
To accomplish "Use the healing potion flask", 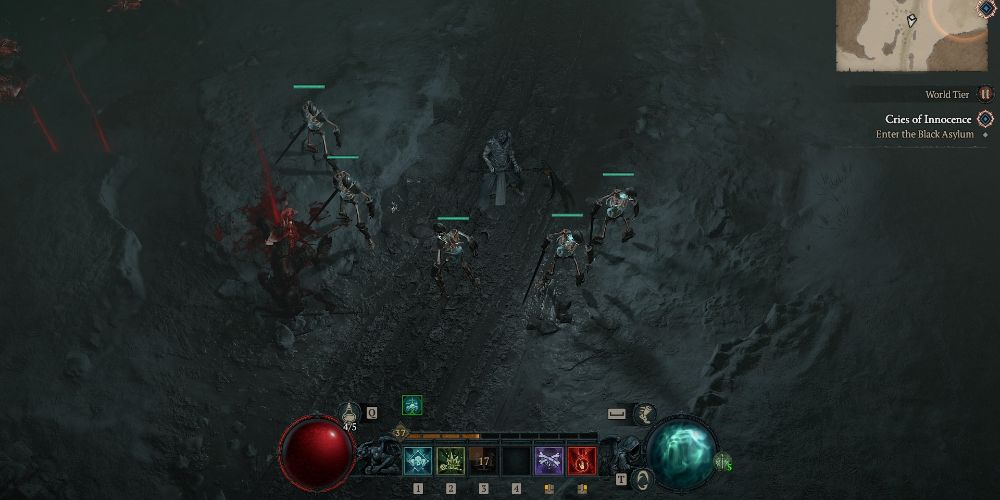I will tap(349, 412).
